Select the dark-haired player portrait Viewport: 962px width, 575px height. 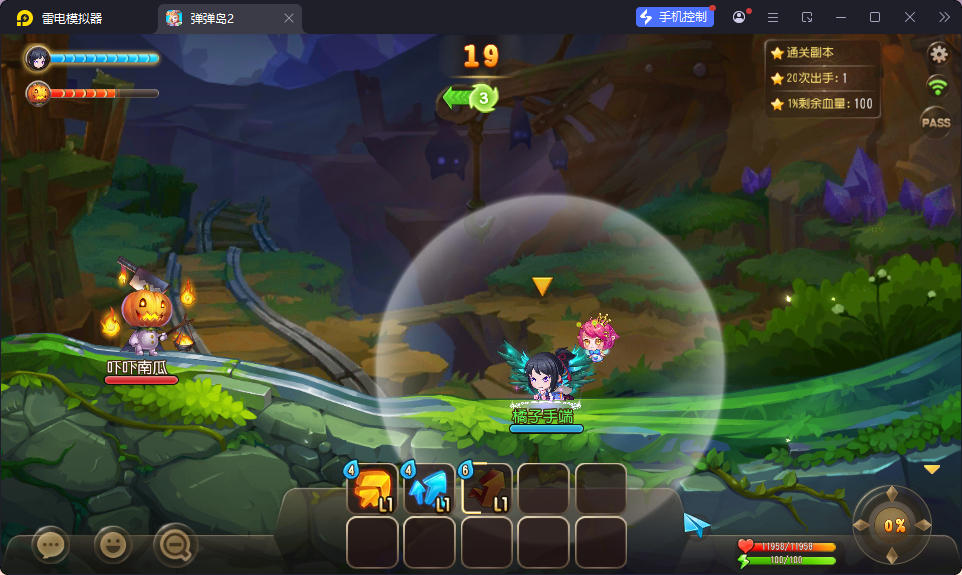39,58
